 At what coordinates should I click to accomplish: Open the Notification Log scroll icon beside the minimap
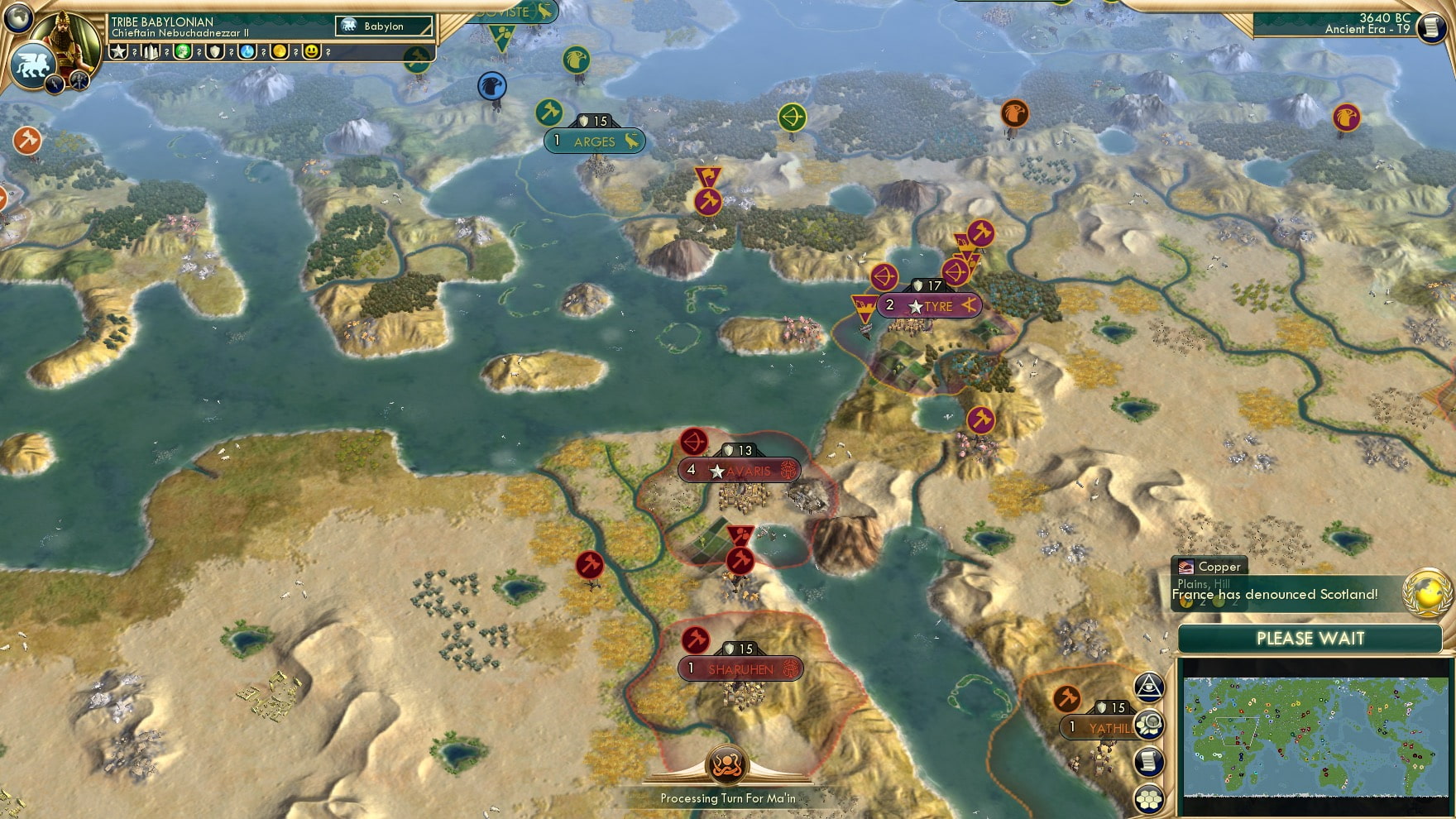[x=1148, y=761]
